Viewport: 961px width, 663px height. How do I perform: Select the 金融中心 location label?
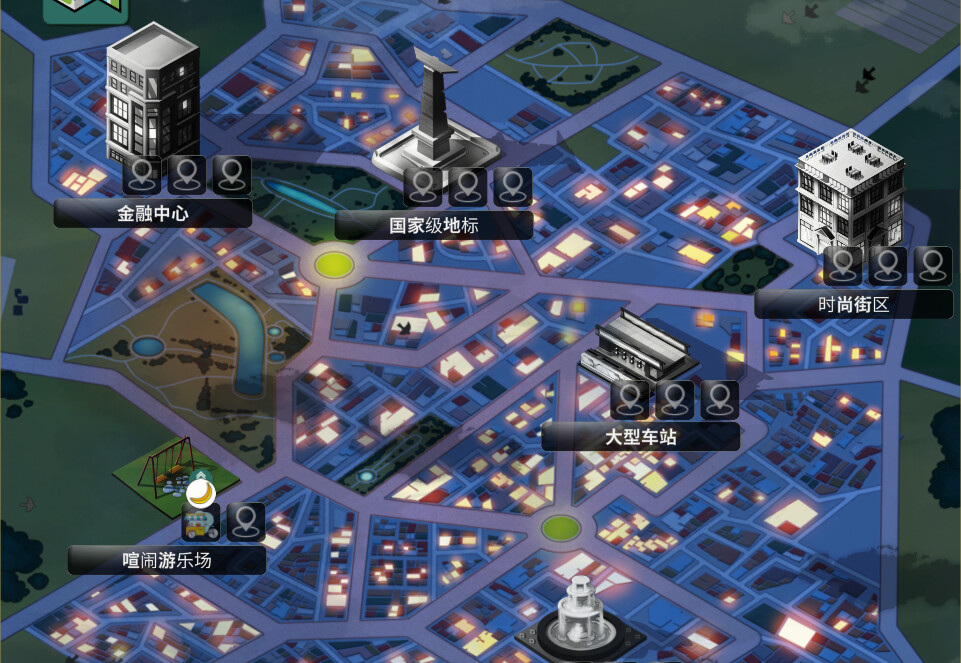tap(152, 213)
